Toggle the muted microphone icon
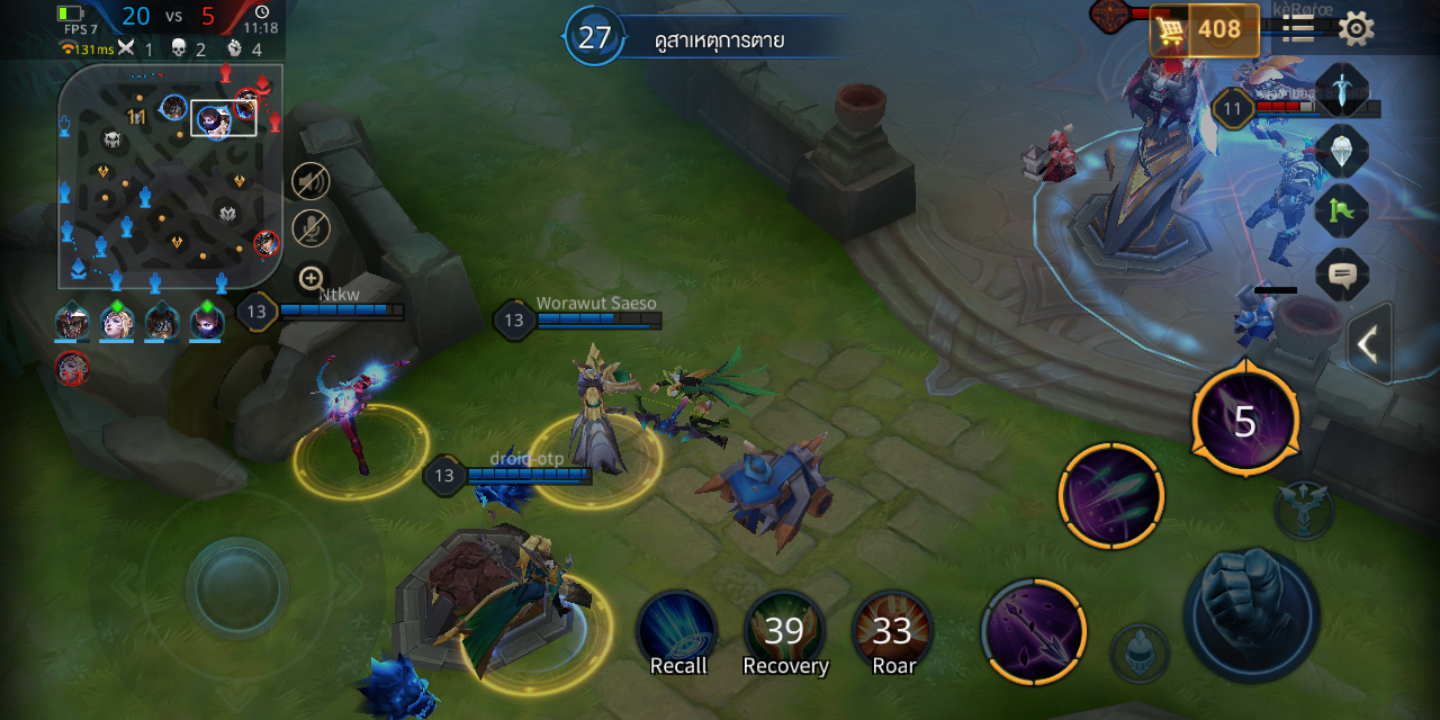This screenshot has height=720, width=1440. tap(311, 229)
